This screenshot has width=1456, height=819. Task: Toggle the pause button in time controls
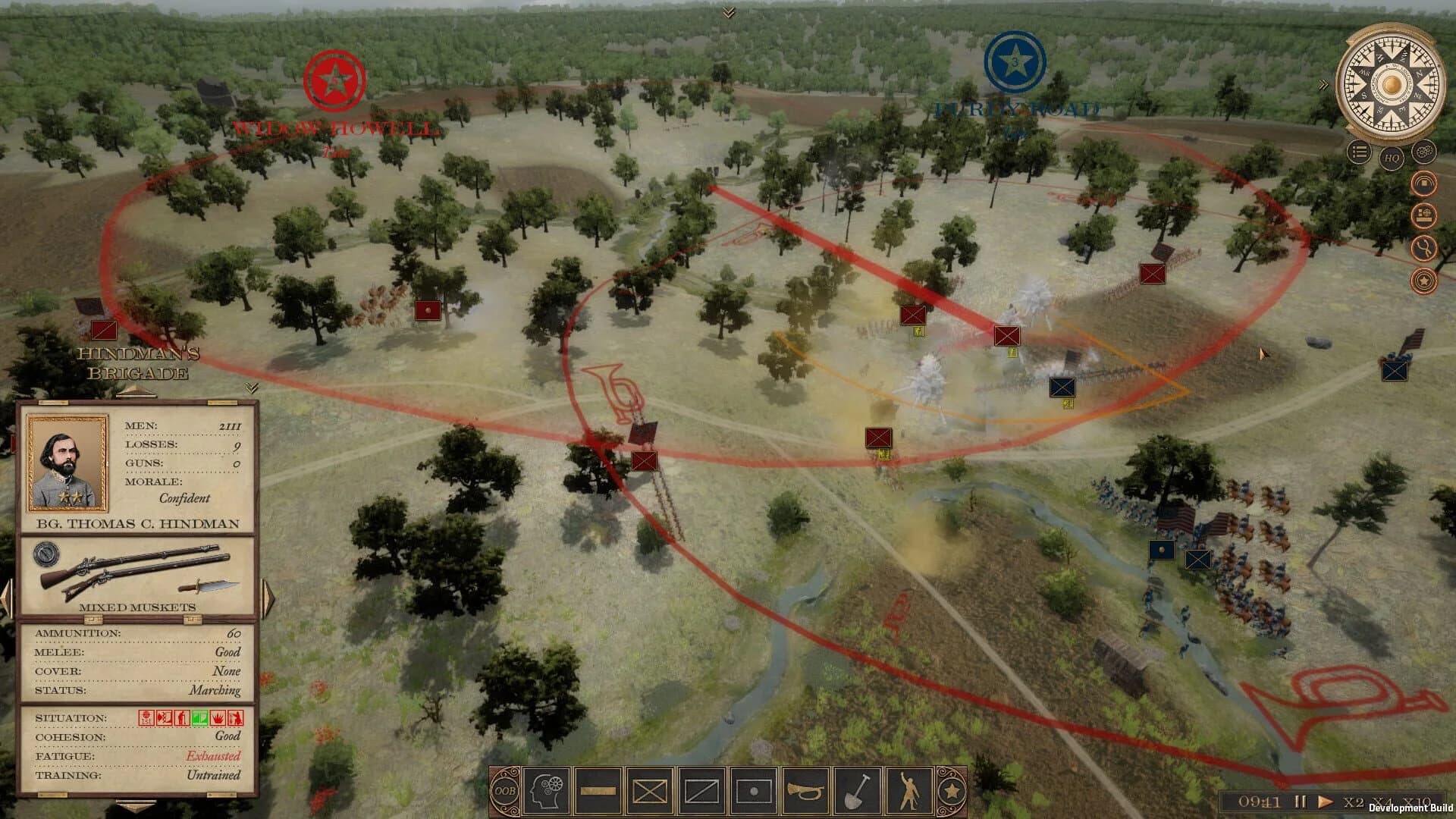coord(1301,801)
